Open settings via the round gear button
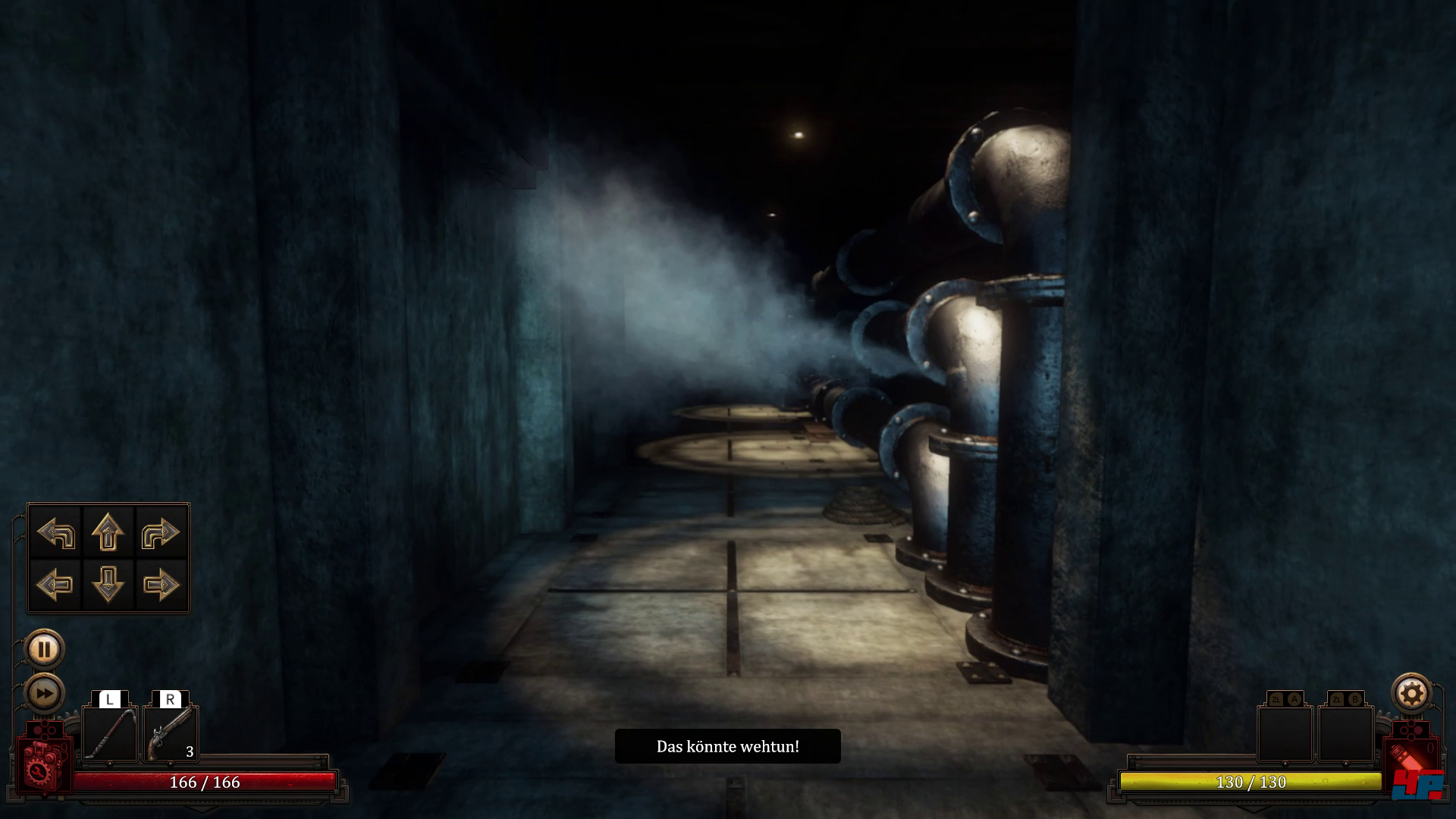This screenshot has height=819, width=1456. [1411, 693]
